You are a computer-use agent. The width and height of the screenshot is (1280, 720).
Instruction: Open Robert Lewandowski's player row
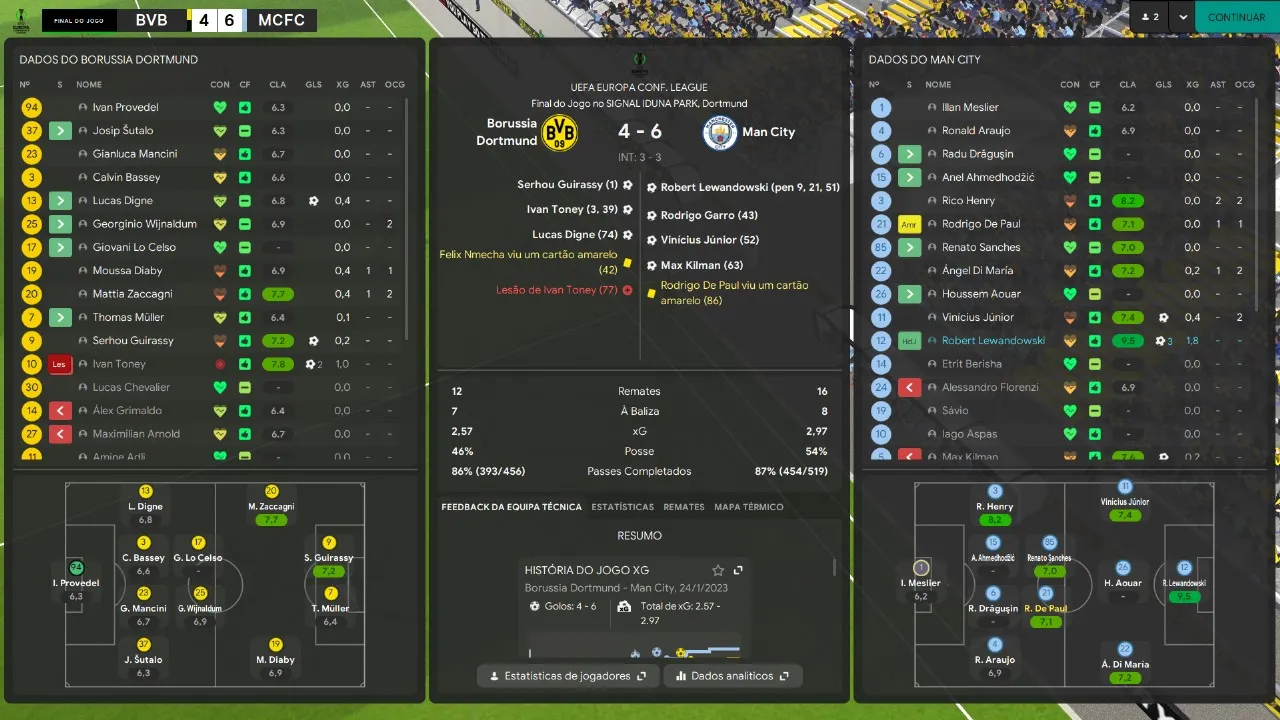coord(993,341)
